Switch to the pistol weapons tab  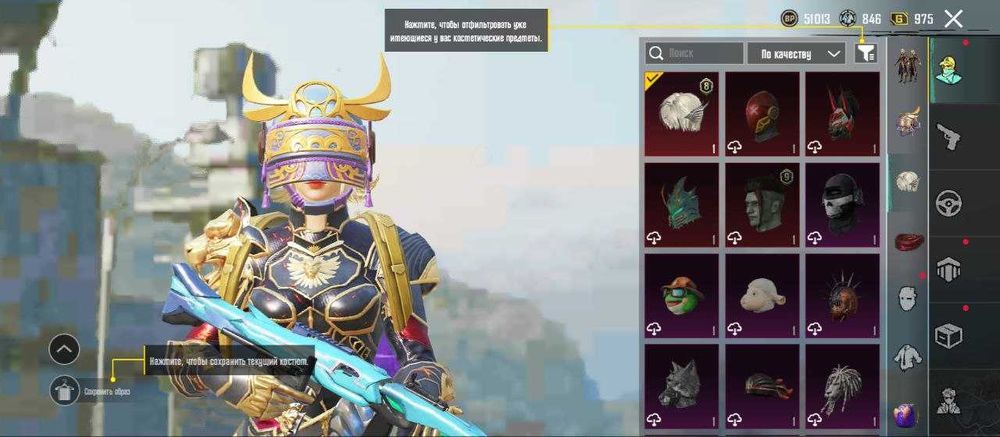[x=948, y=136]
